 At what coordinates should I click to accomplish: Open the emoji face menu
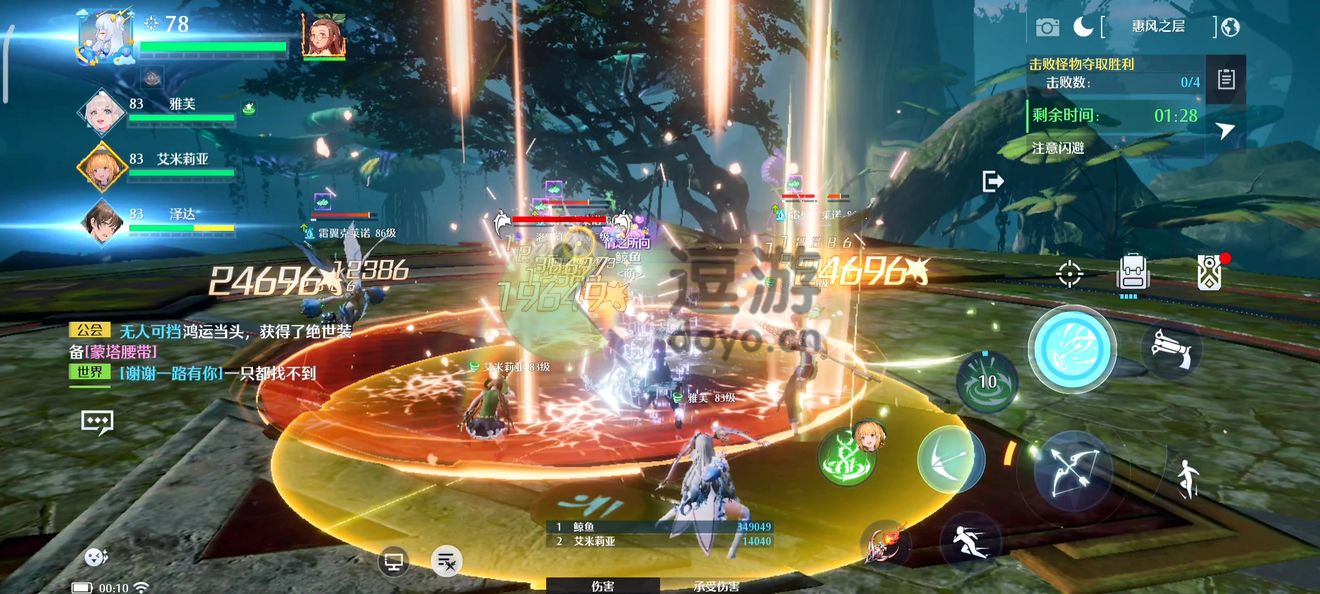(96, 558)
